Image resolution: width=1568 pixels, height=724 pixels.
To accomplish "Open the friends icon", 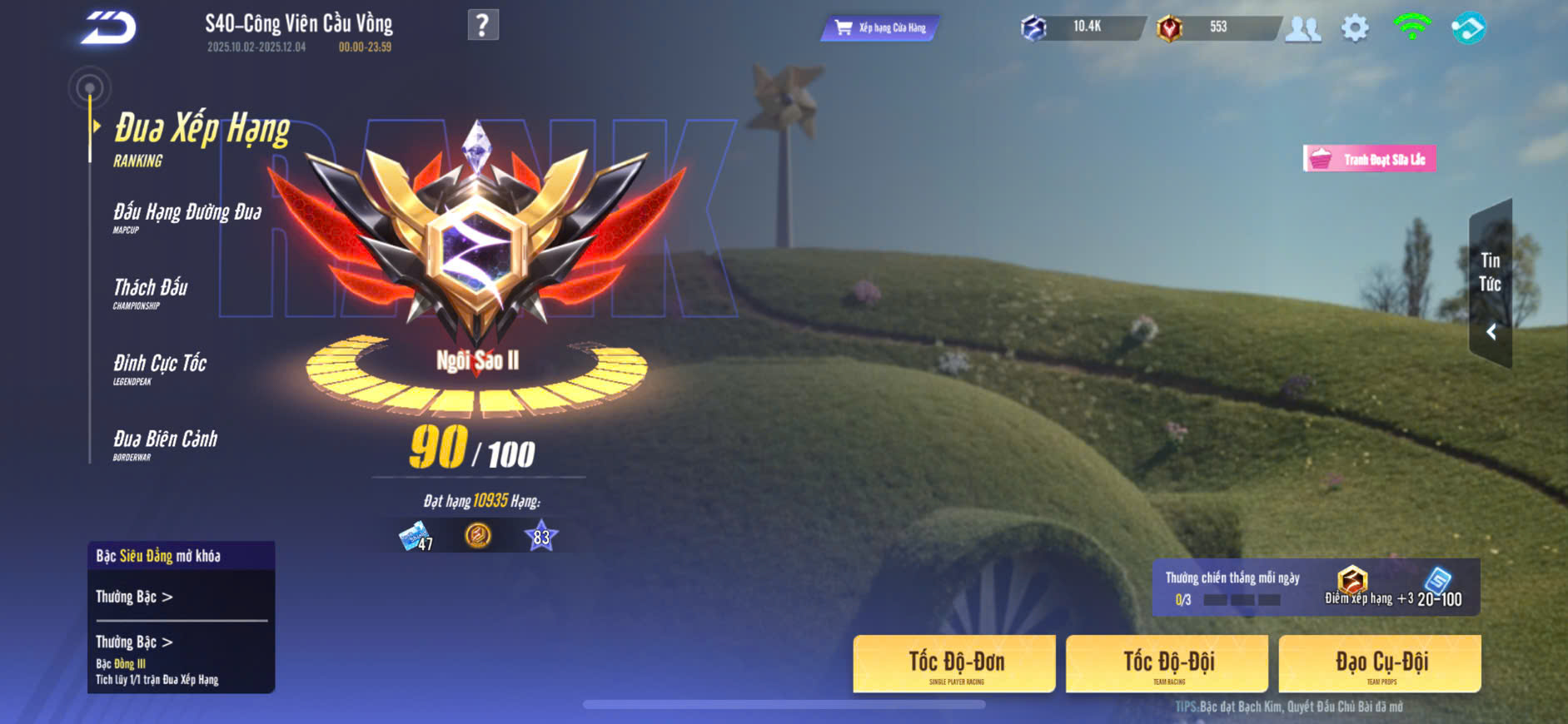I will (x=1302, y=29).
